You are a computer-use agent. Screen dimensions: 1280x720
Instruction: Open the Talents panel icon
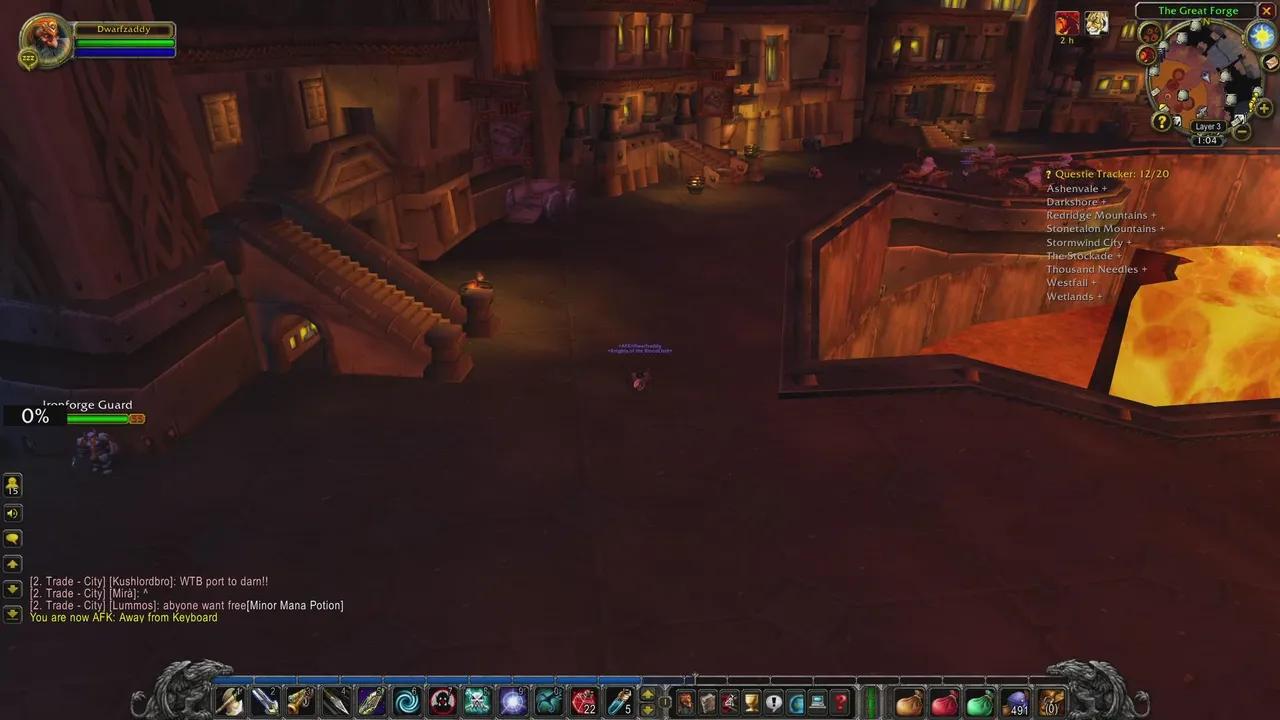[728, 700]
